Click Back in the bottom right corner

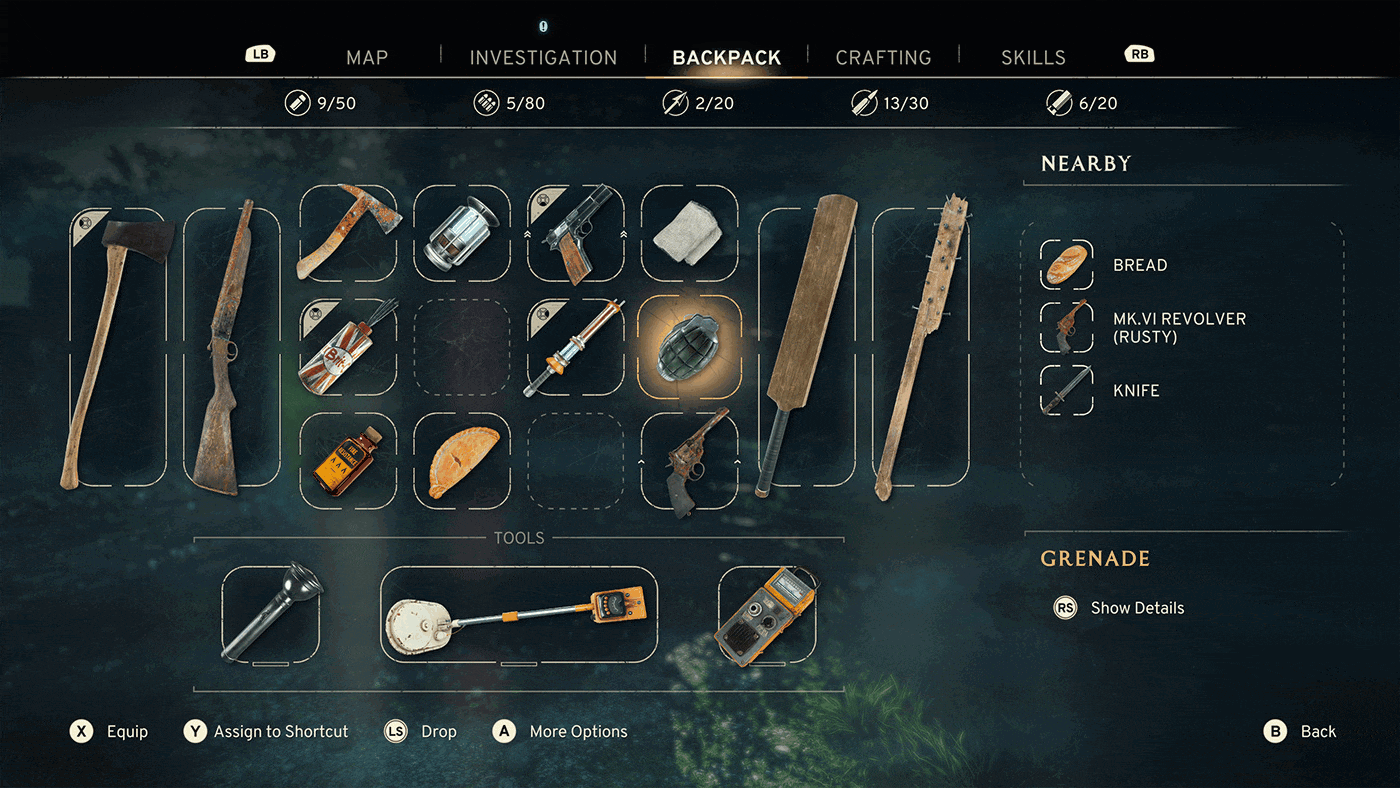(x=1300, y=731)
